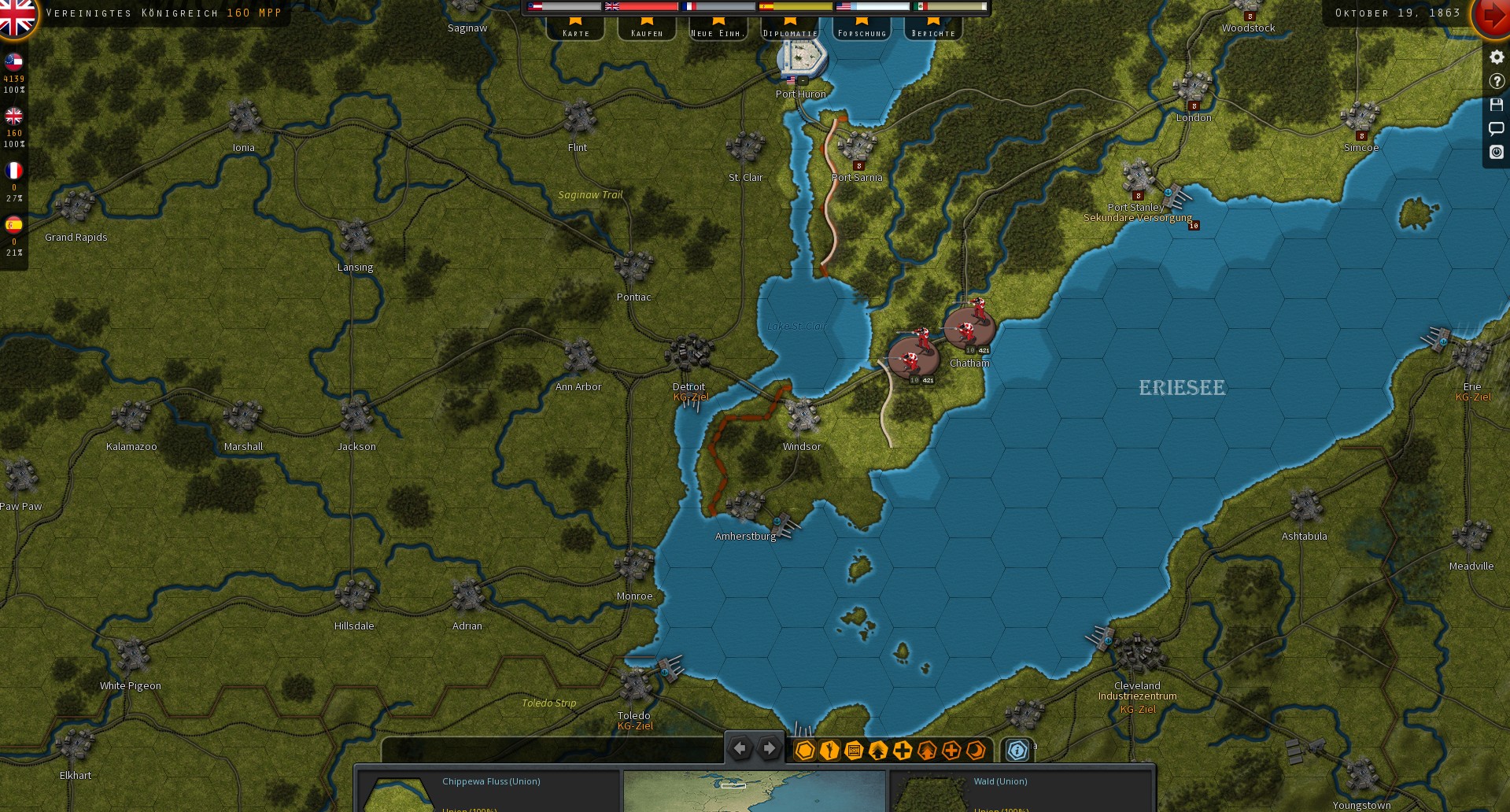This screenshot has width=1510, height=812.
Task: Open the Diplomatie menu
Action: (x=790, y=32)
